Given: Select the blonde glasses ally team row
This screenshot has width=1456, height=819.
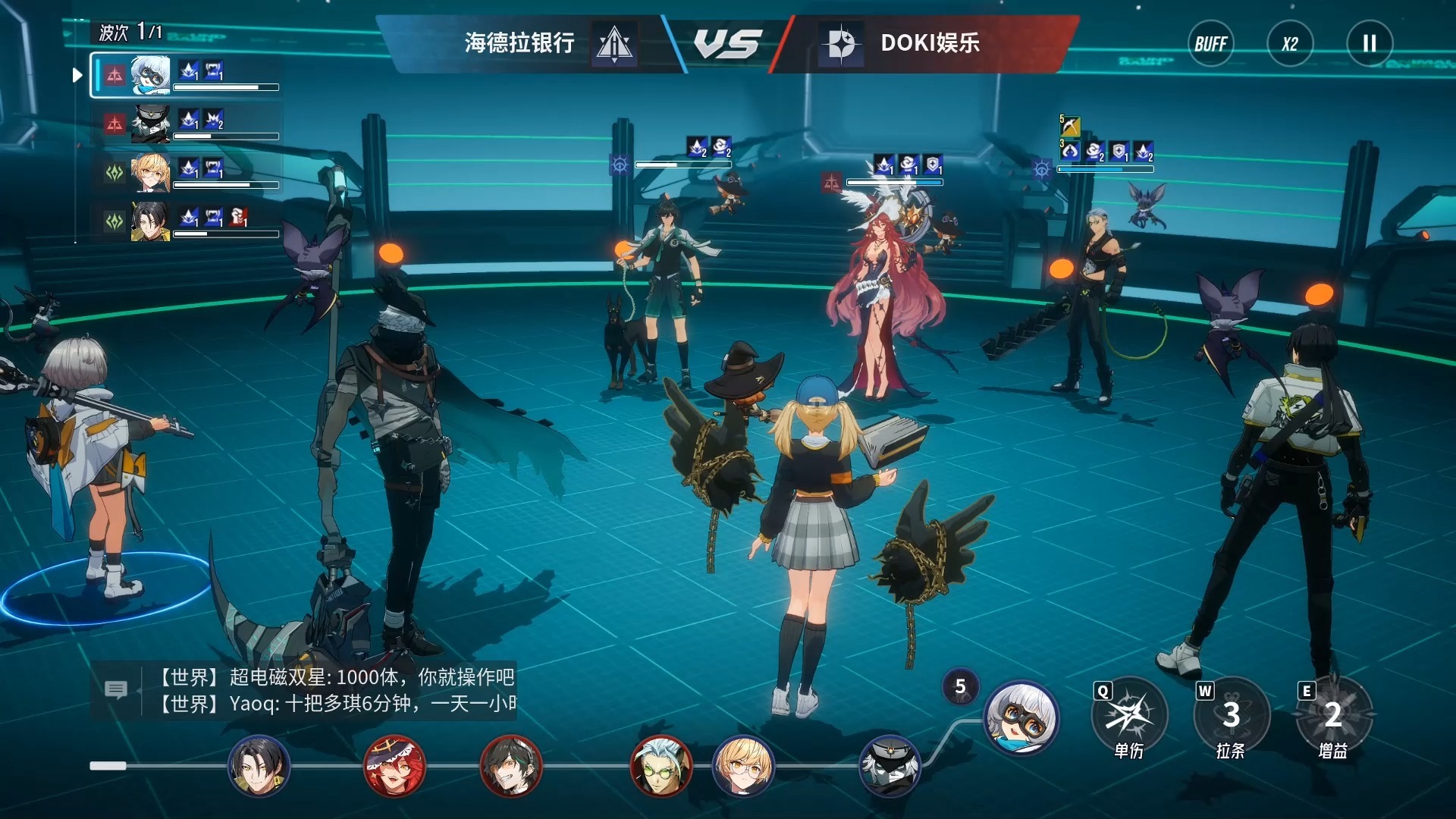Looking at the screenshot, I should 186,171.
